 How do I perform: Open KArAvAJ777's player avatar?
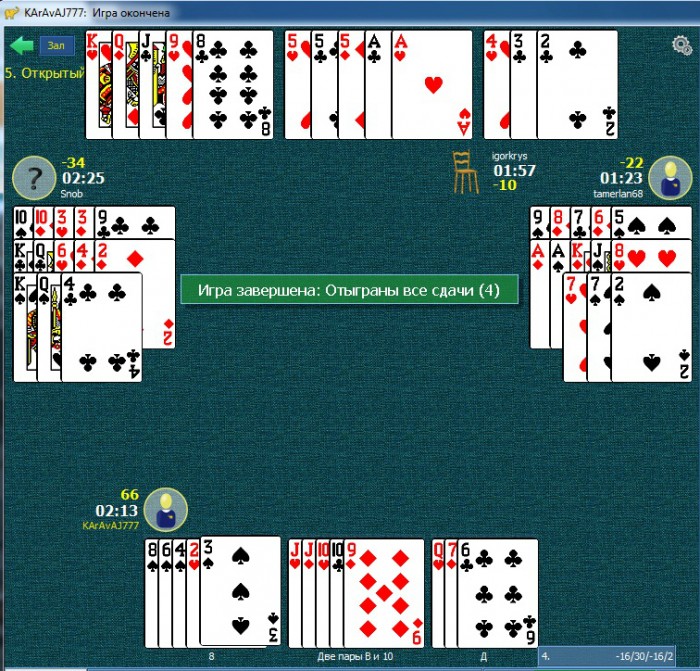[165, 510]
